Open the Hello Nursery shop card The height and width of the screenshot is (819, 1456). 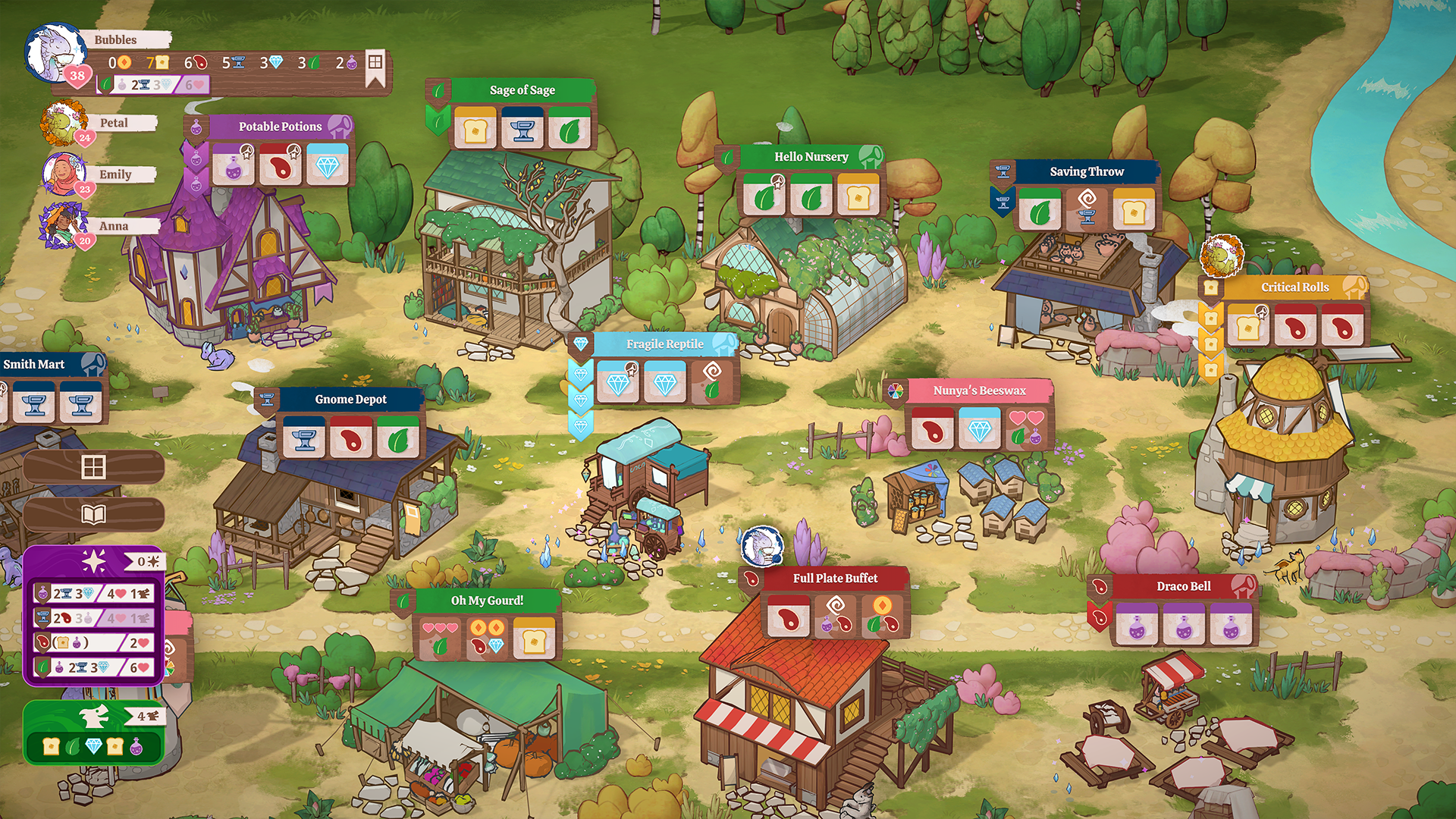click(811, 157)
